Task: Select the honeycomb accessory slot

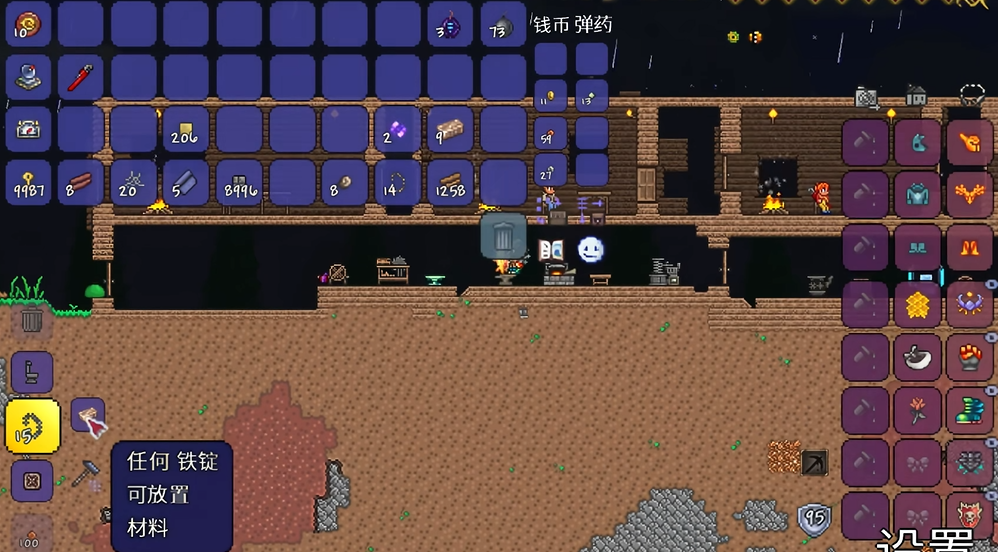Action: pyautogui.click(x=917, y=304)
